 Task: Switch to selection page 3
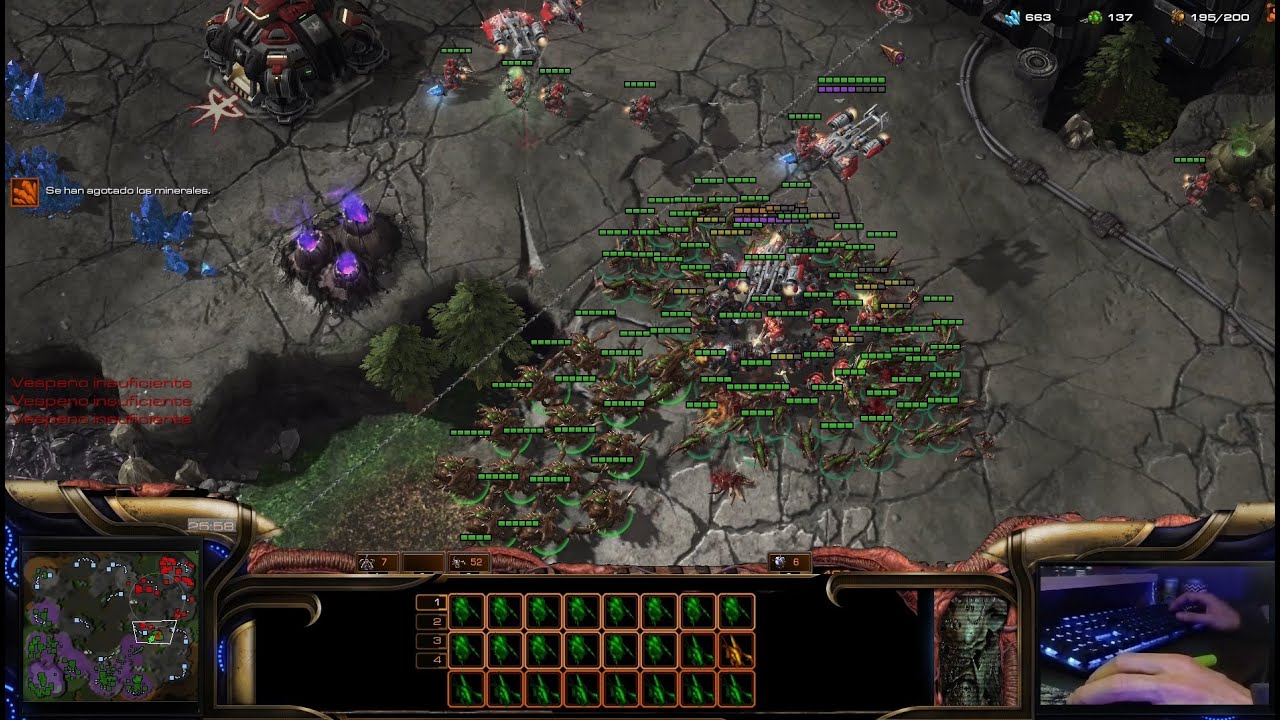(431, 641)
